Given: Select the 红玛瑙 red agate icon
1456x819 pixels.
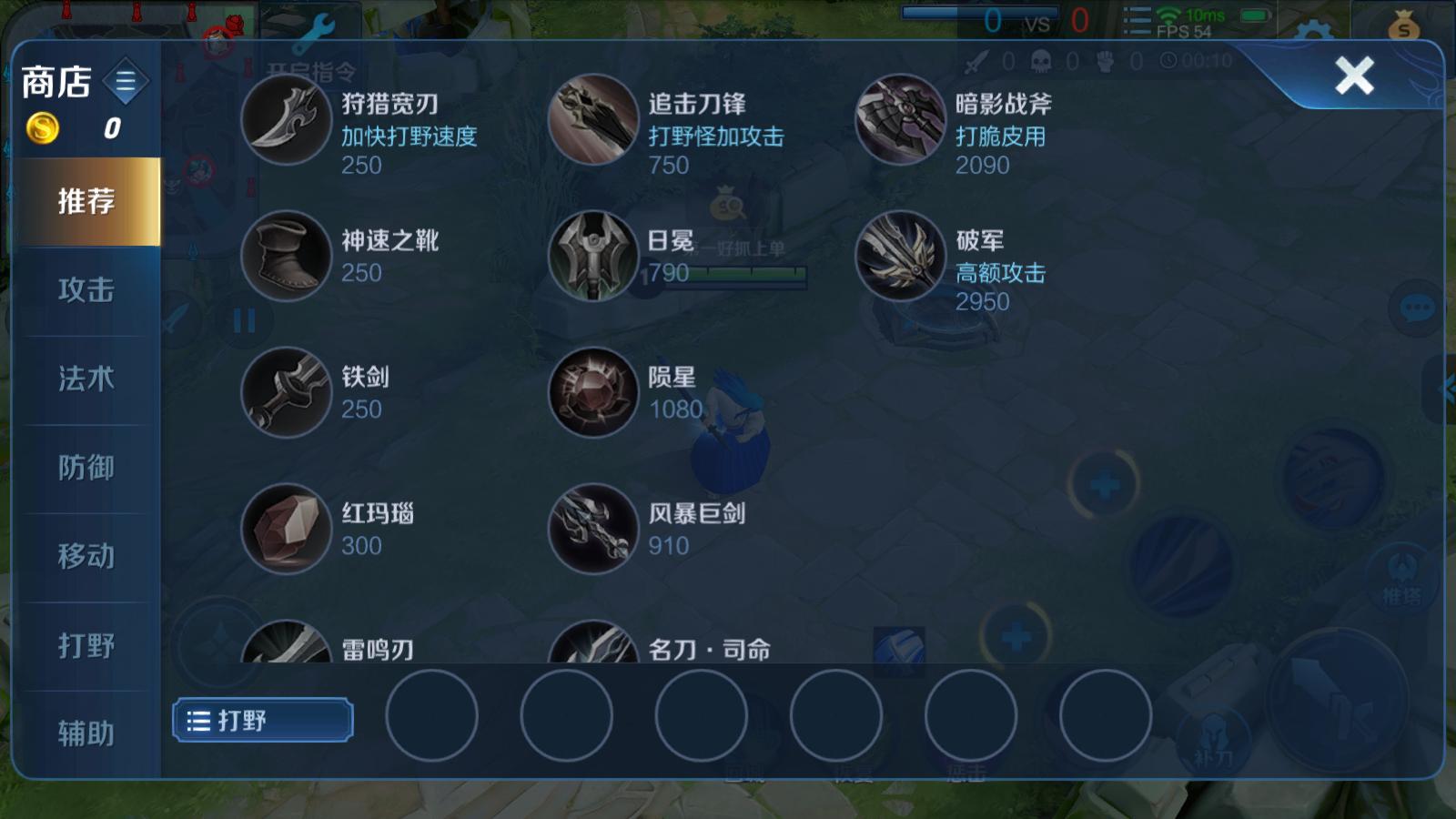Looking at the screenshot, I should 285,530.
